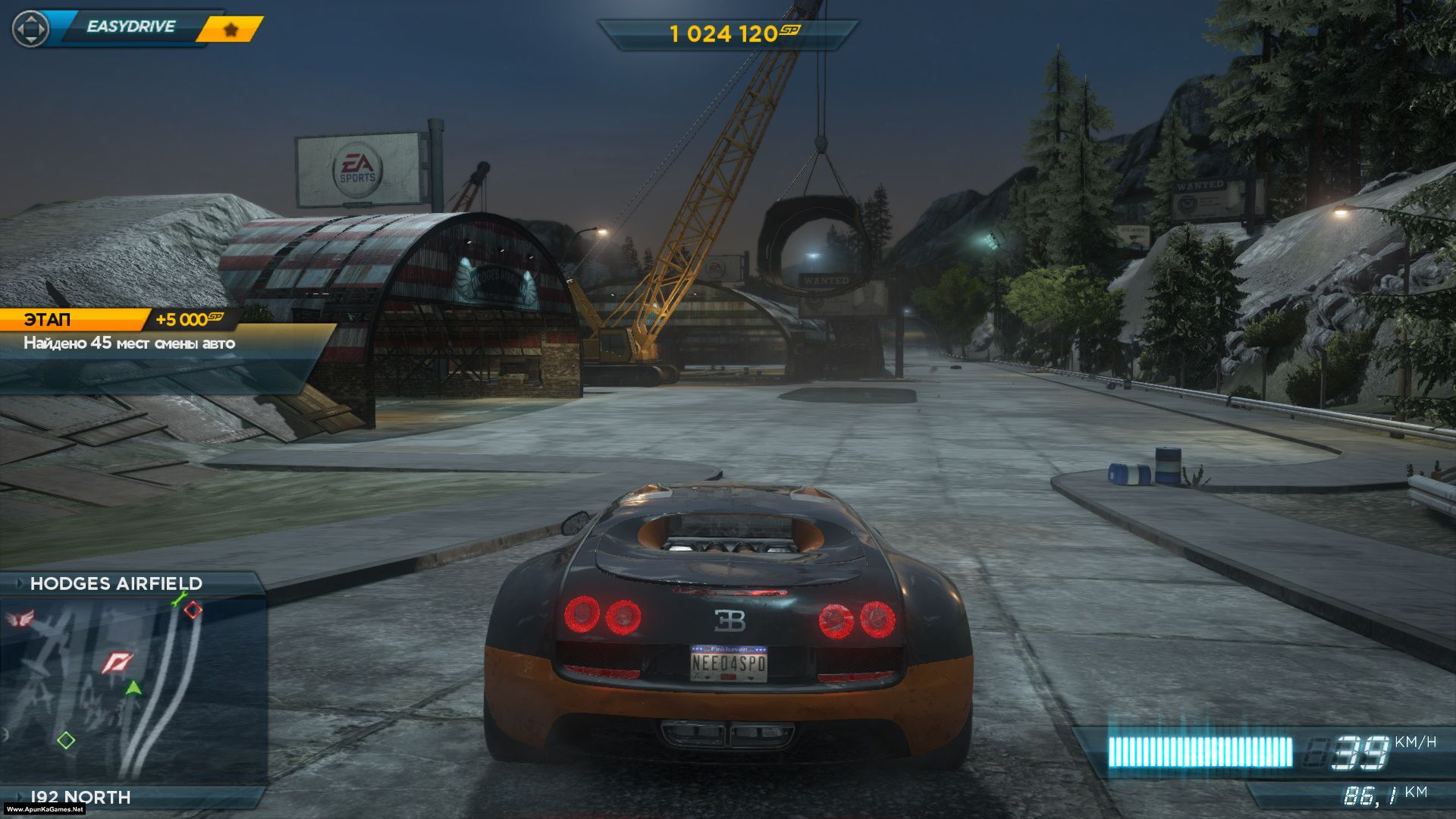Select the EasyDrive orange star badge
Image resolution: width=1456 pixels, height=819 pixels.
pyautogui.click(x=231, y=30)
